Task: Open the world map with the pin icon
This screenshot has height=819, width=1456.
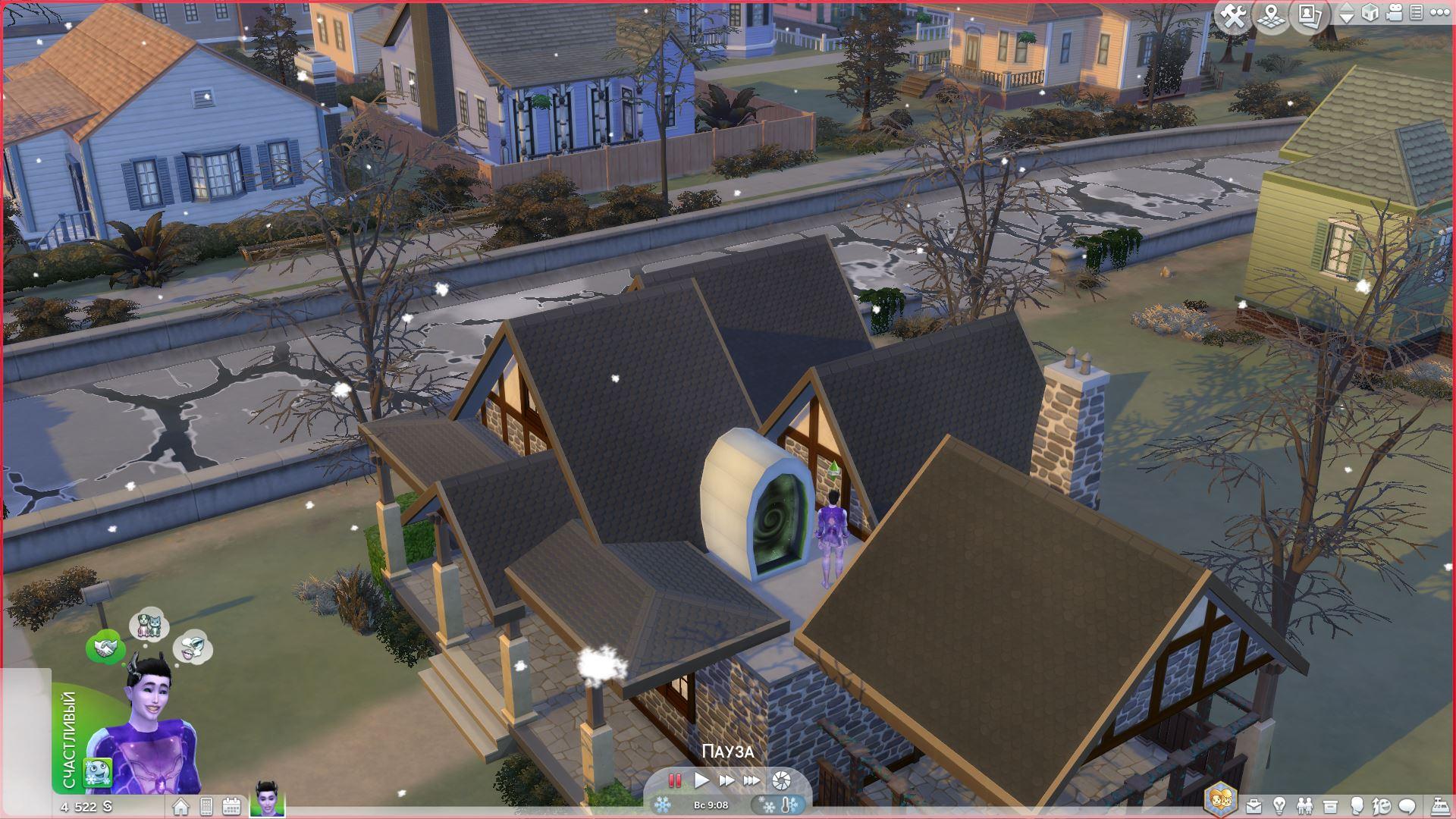Action: pyautogui.click(x=1271, y=16)
